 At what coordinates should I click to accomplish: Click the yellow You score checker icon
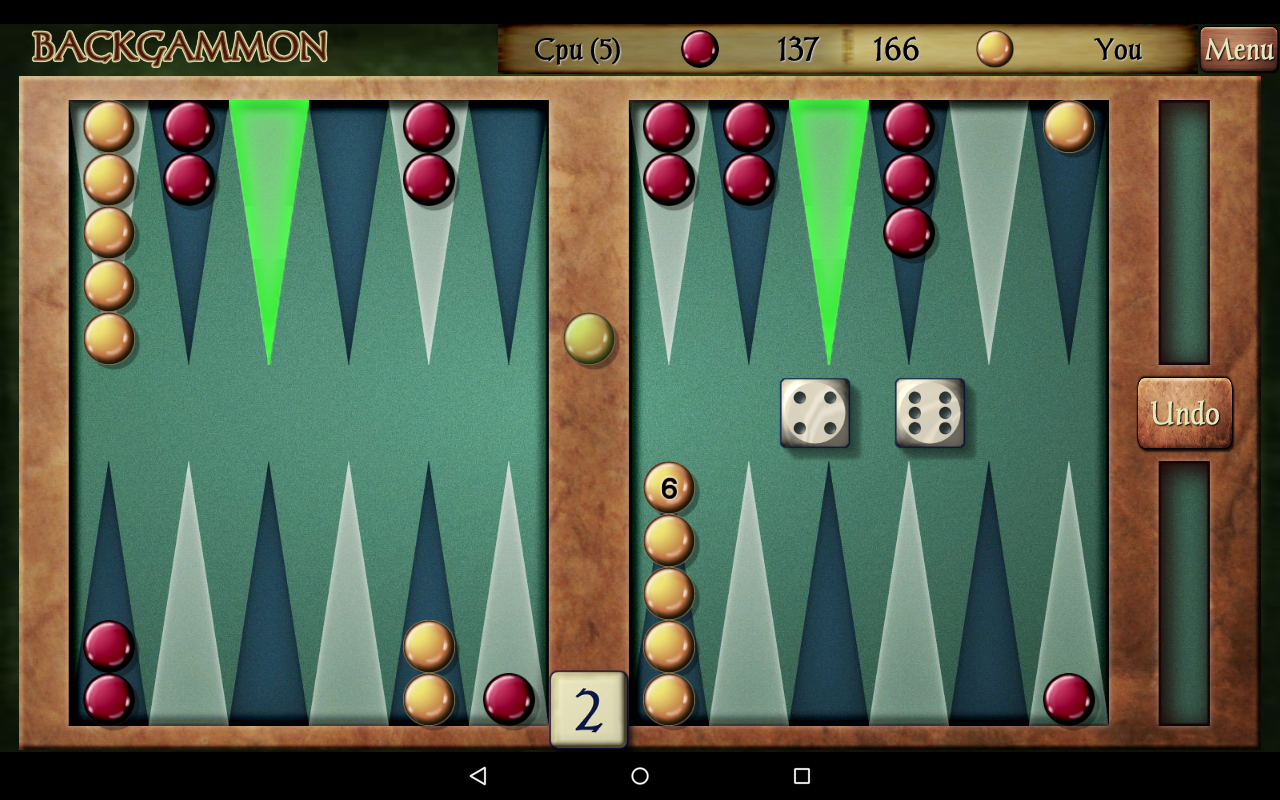coord(995,49)
